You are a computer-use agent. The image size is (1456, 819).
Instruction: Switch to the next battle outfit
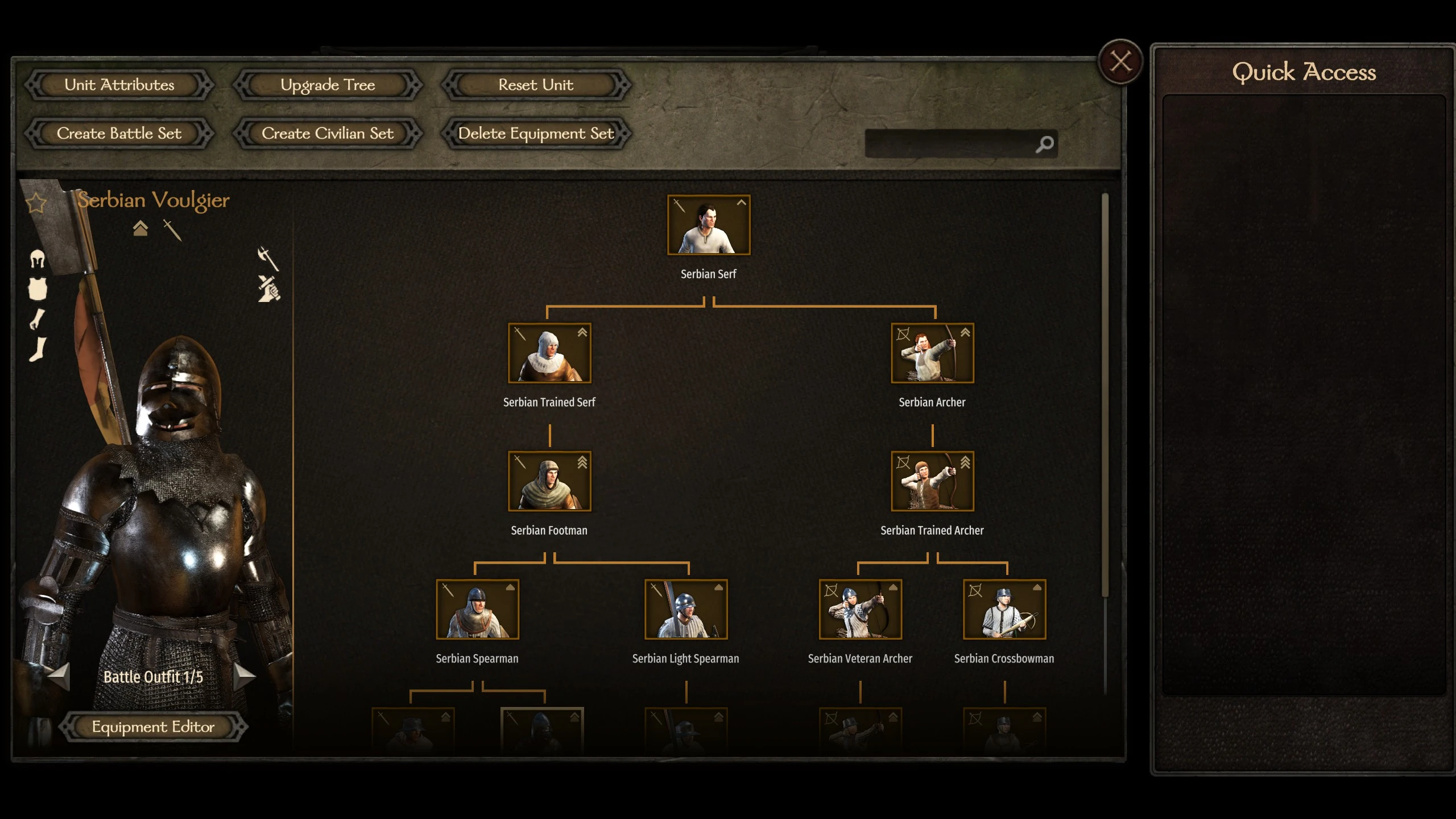tap(245, 676)
